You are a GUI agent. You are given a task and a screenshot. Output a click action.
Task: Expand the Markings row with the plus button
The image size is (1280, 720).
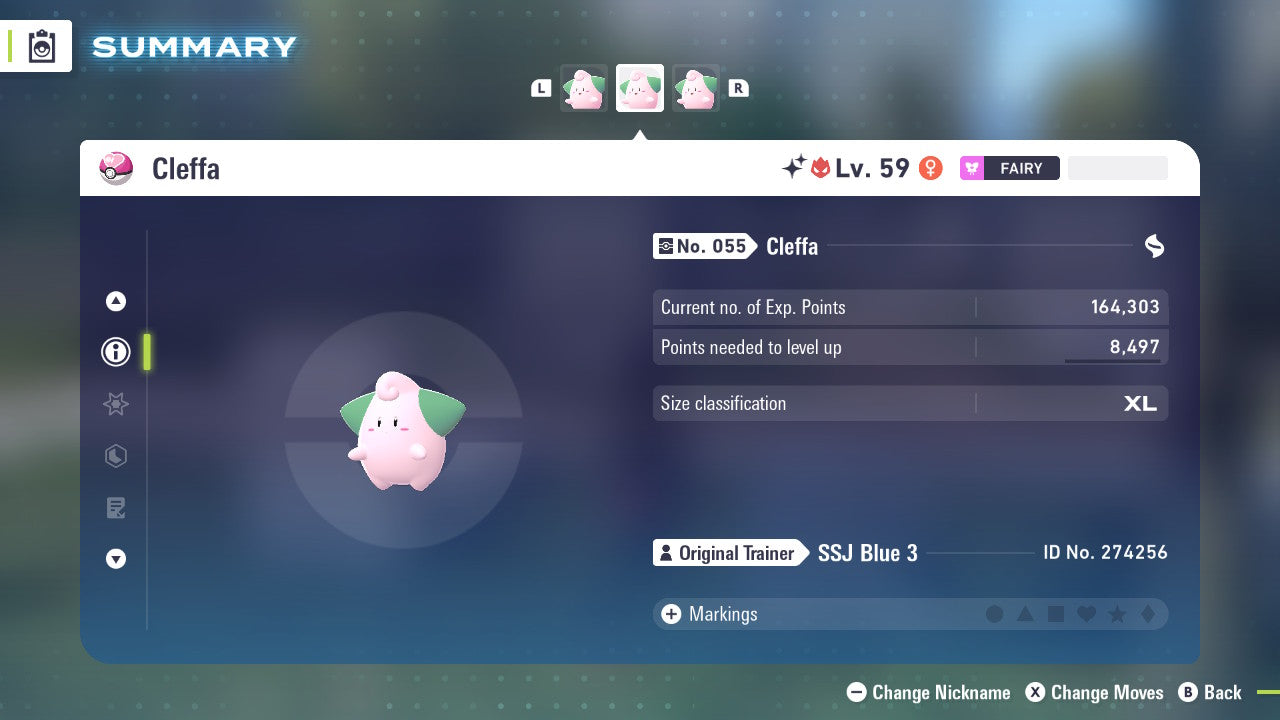[x=671, y=614]
